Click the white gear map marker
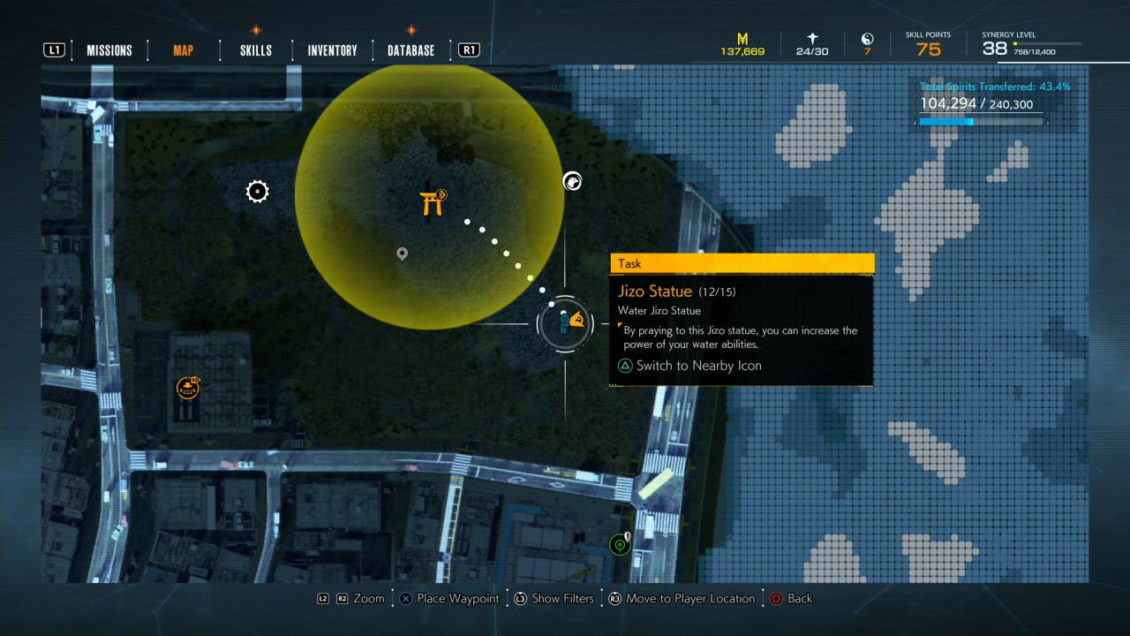This screenshot has width=1130, height=636. [x=257, y=191]
